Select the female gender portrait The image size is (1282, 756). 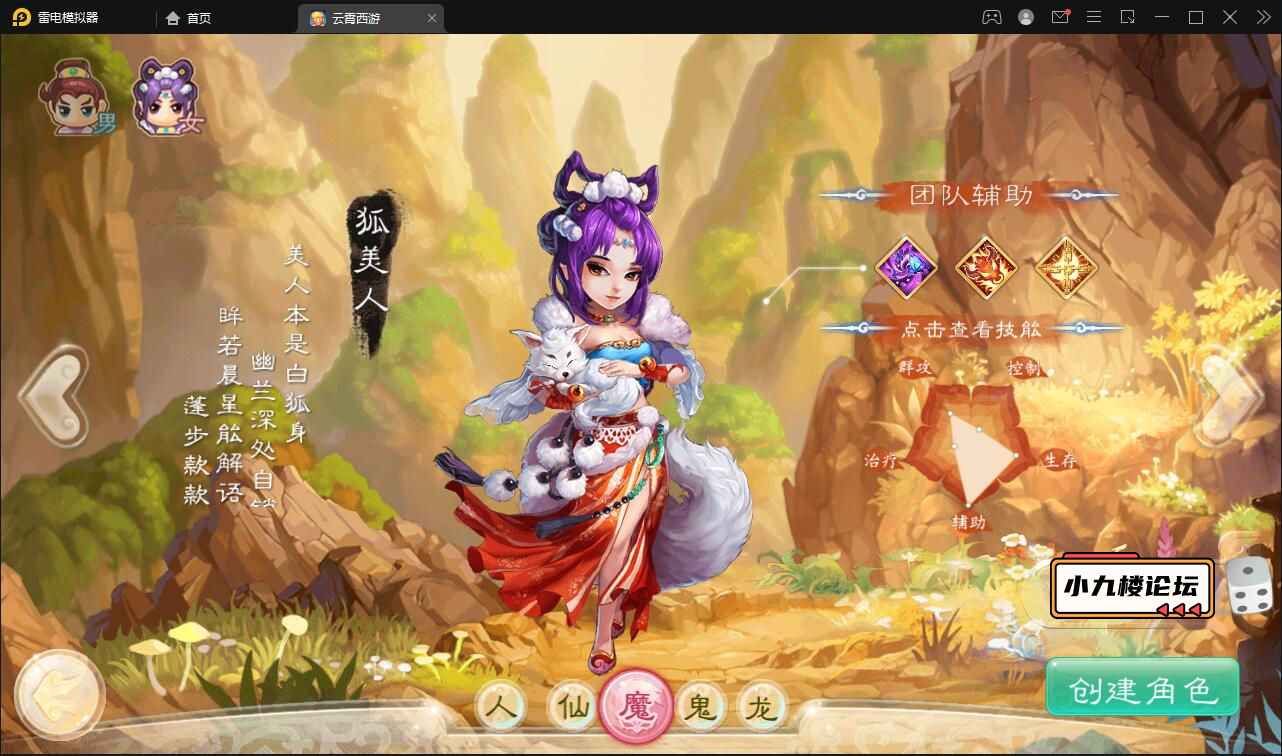(167, 98)
